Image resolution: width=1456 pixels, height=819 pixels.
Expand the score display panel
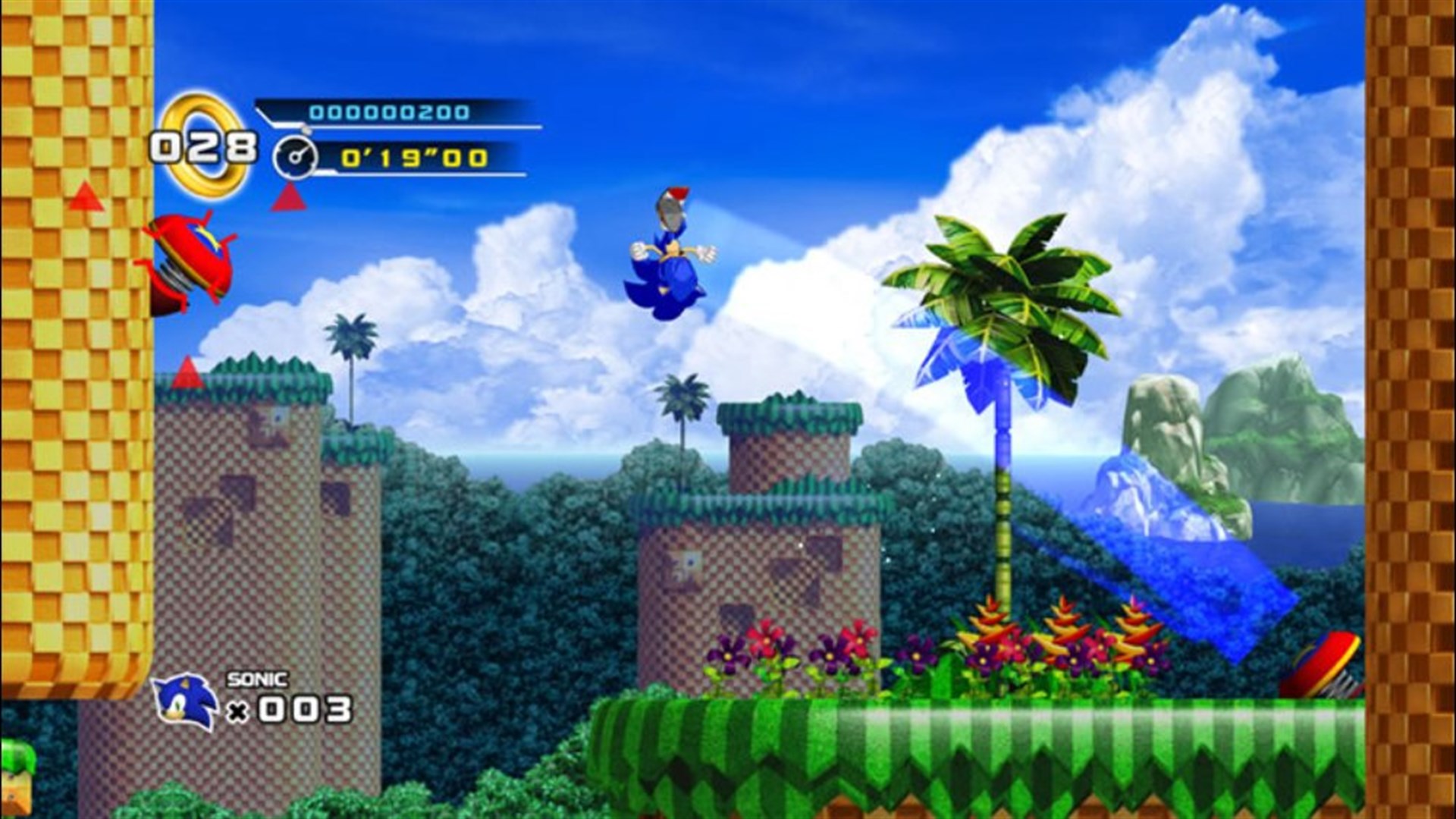point(394,112)
